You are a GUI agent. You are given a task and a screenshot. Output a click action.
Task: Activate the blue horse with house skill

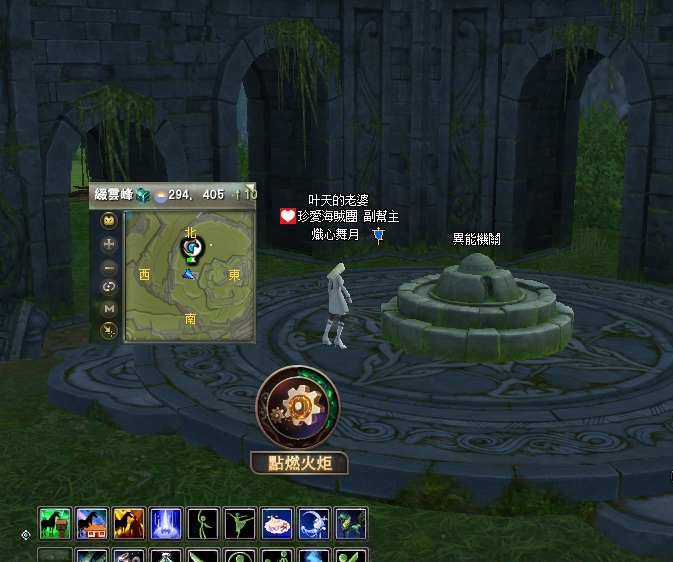pyautogui.click(x=91, y=523)
